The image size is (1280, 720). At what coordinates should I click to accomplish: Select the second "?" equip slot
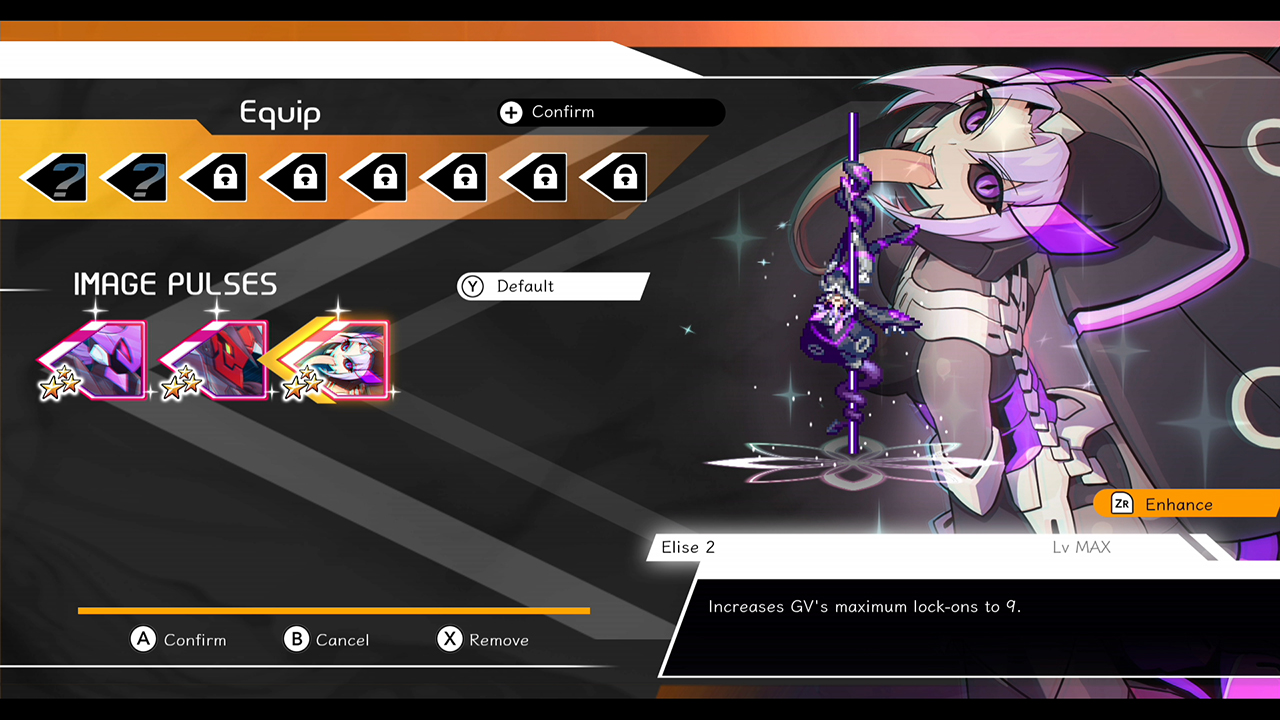[135, 177]
